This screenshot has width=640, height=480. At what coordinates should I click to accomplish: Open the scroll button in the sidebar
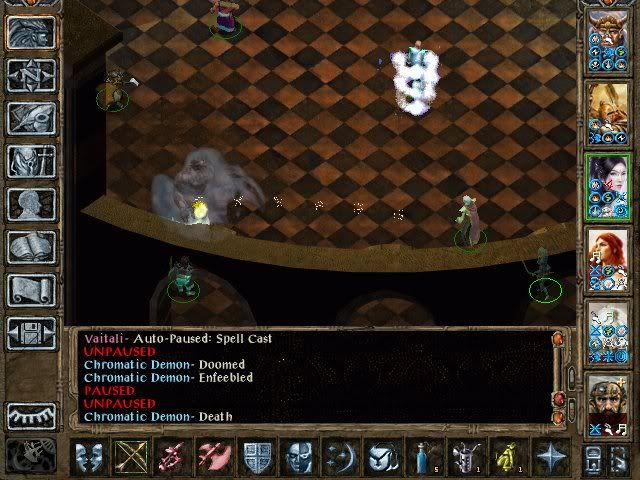(x=31, y=290)
